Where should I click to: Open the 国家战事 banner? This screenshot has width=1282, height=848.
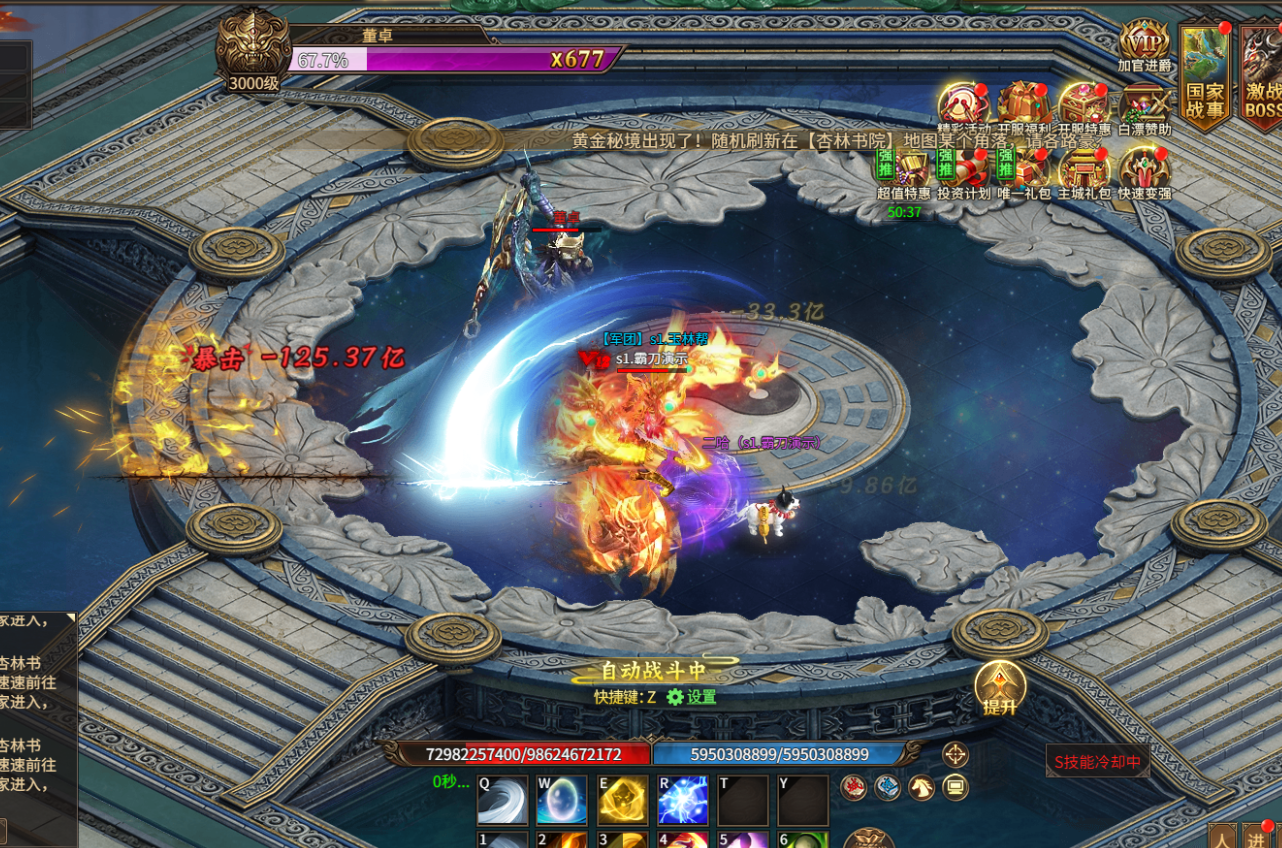[x=1204, y=76]
